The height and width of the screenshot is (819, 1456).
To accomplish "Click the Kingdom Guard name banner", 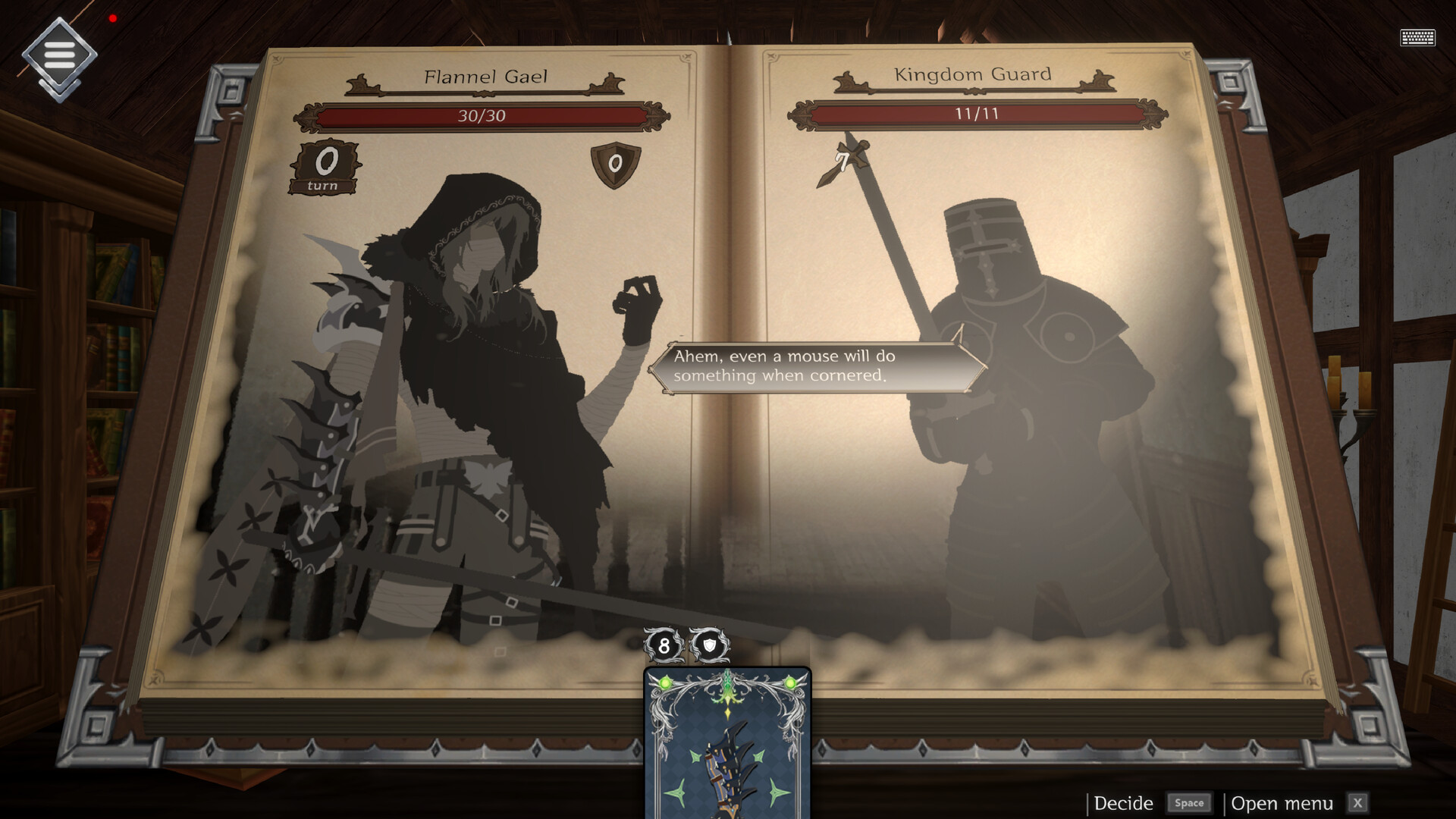I will pyautogui.click(x=973, y=75).
